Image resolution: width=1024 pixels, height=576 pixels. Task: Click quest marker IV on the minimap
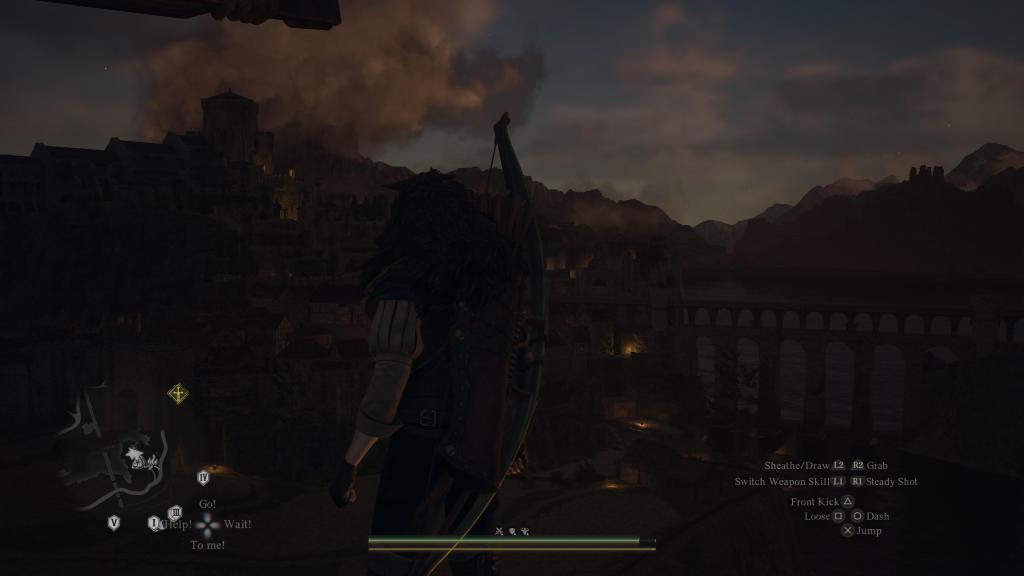pos(203,478)
